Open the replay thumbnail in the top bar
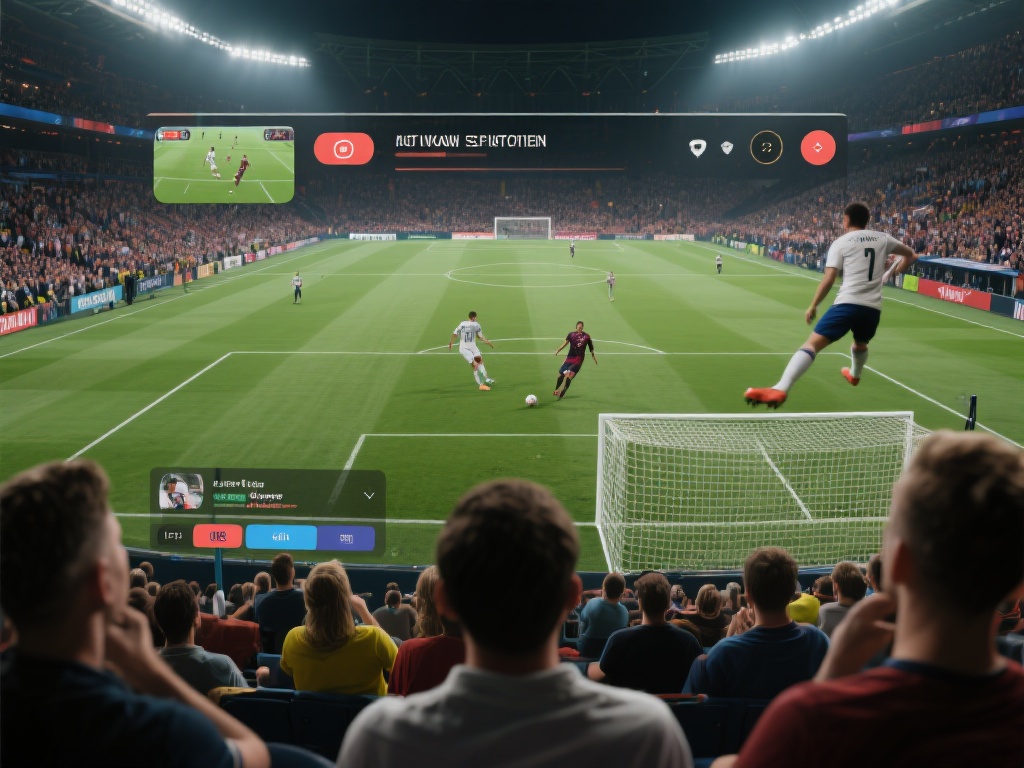 tap(224, 164)
